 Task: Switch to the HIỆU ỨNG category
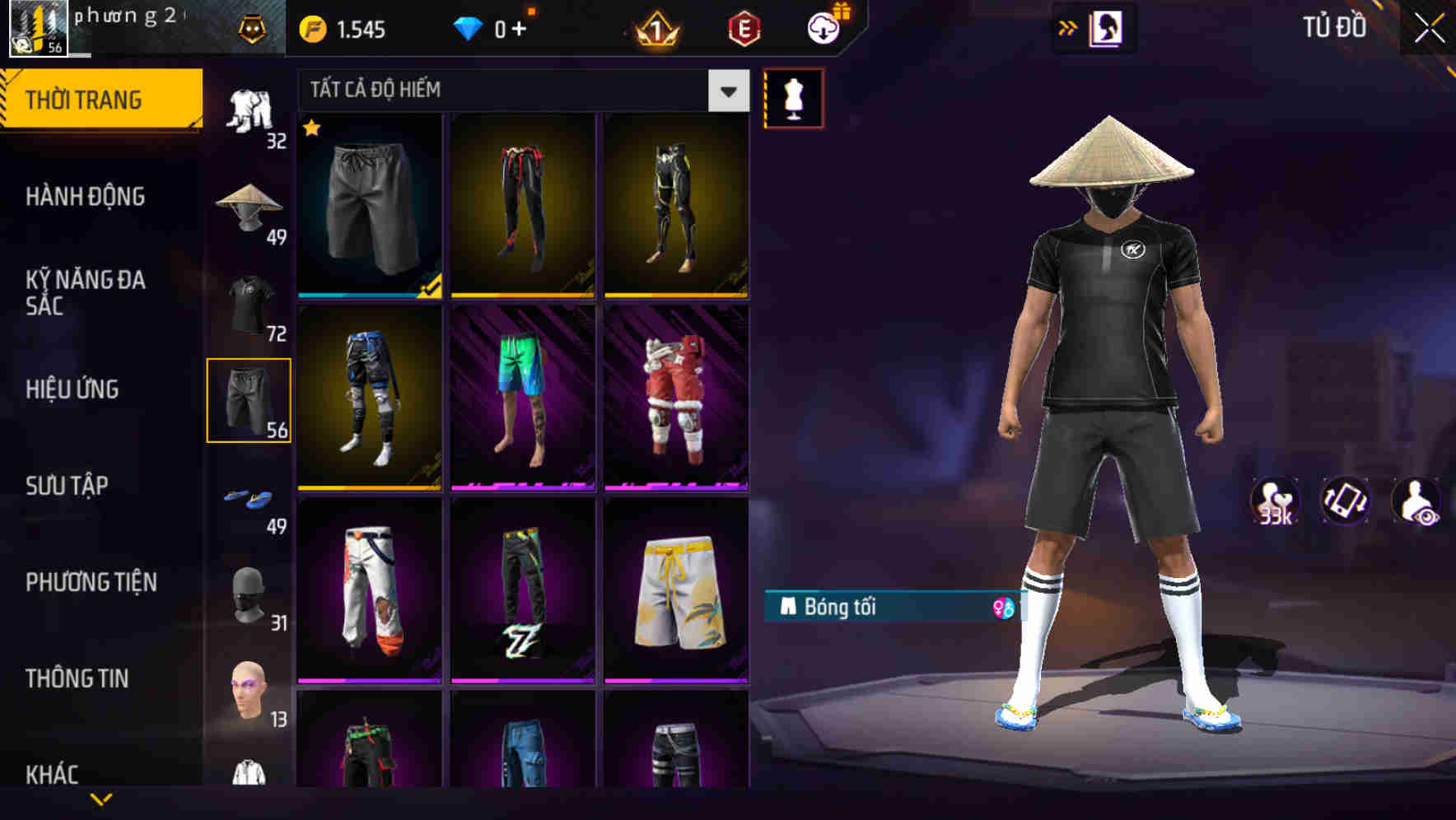tap(72, 389)
